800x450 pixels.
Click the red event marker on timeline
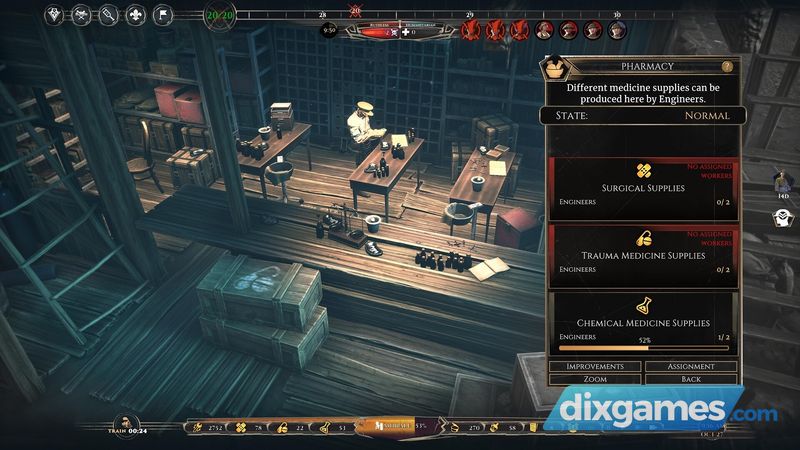pyautogui.click(x=355, y=11)
